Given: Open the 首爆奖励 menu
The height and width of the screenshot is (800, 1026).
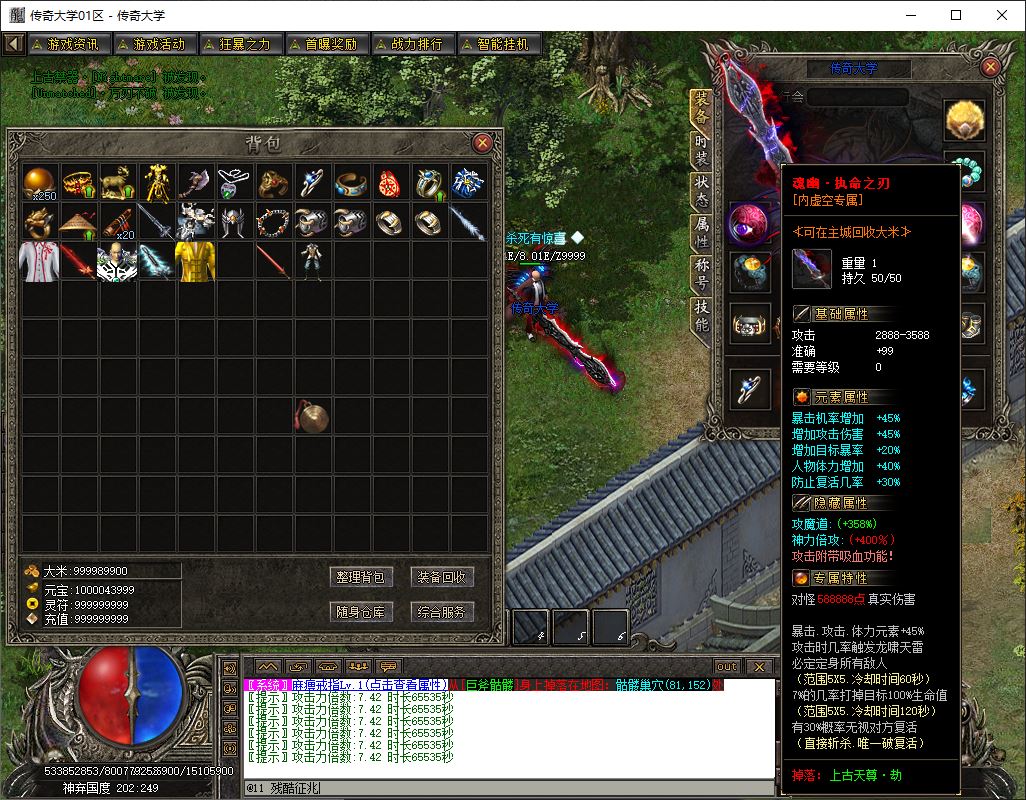Looking at the screenshot, I should pos(325,44).
